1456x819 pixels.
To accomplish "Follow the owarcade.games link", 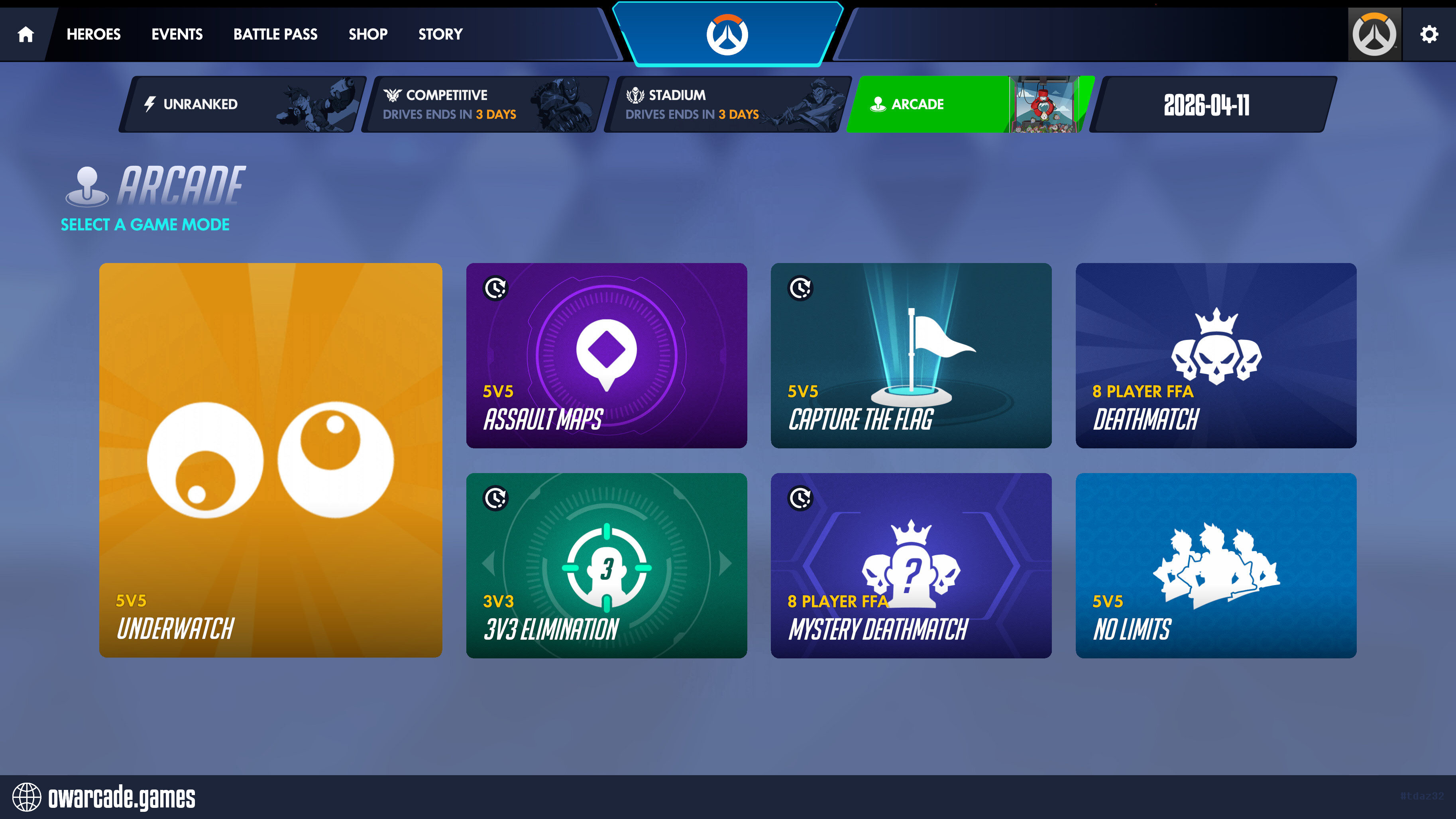I will point(121,797).
